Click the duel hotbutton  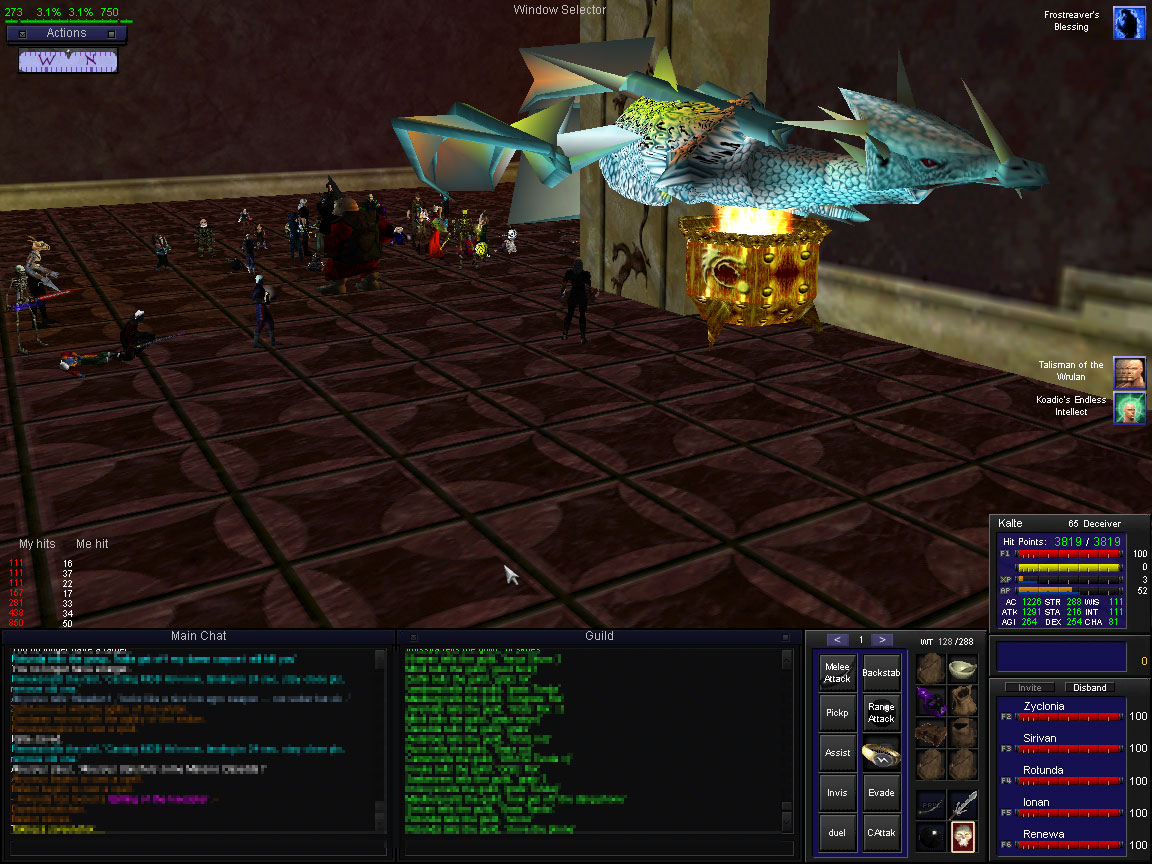point(837,833)
